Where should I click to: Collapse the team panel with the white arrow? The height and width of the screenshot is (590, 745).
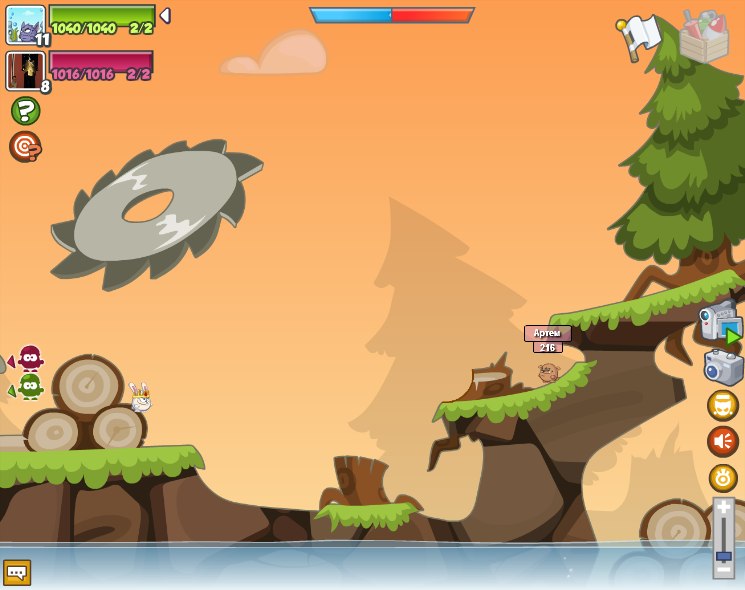[x=165, y=16]
